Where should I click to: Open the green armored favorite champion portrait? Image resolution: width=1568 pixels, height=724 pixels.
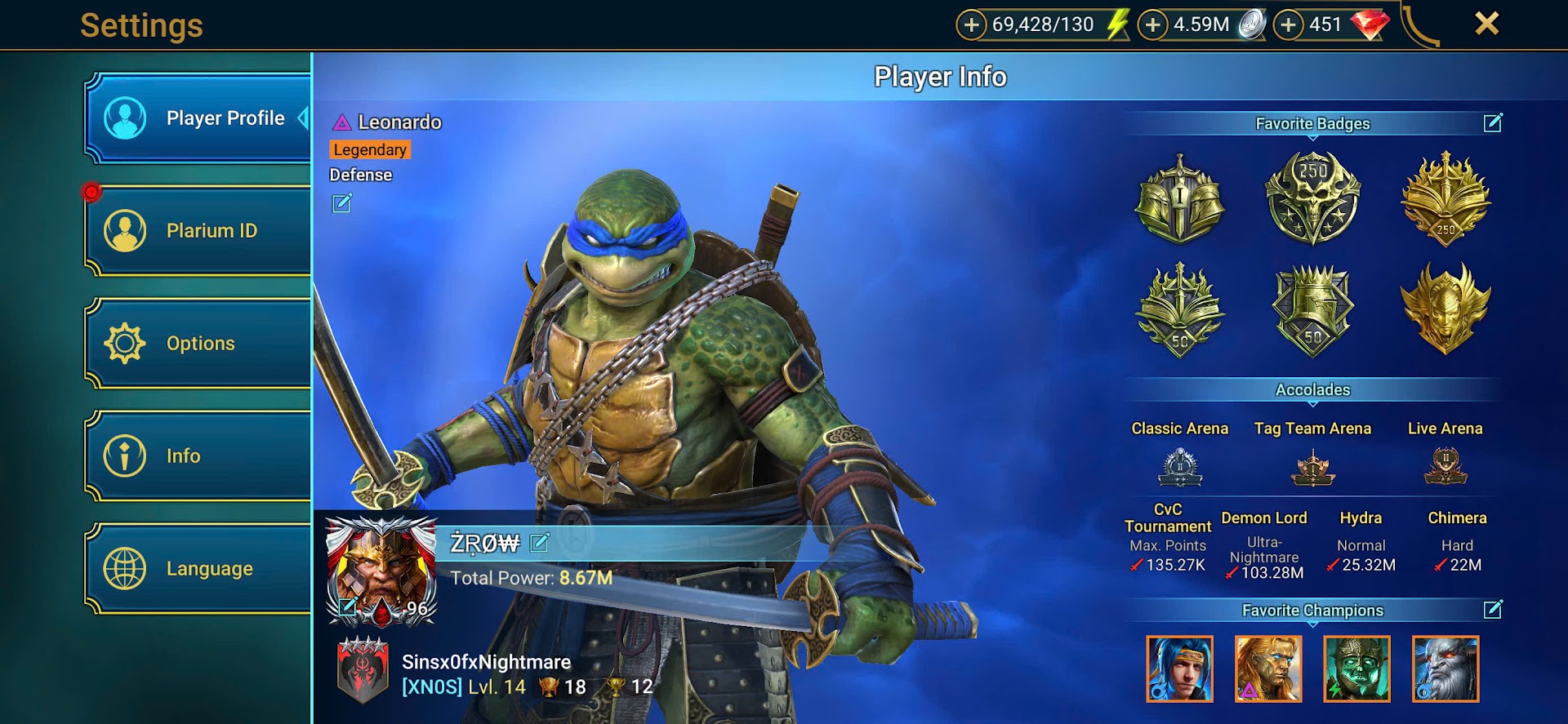click(x=1356, y=668)
